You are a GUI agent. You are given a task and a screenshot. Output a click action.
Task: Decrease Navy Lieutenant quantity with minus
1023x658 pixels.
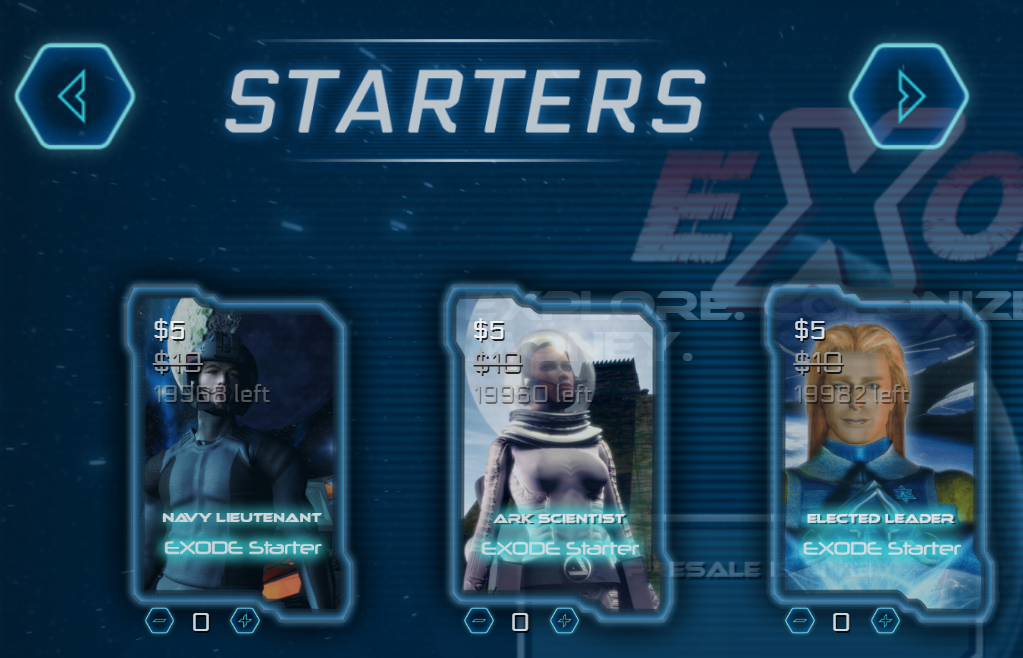(x=160, y=621)
